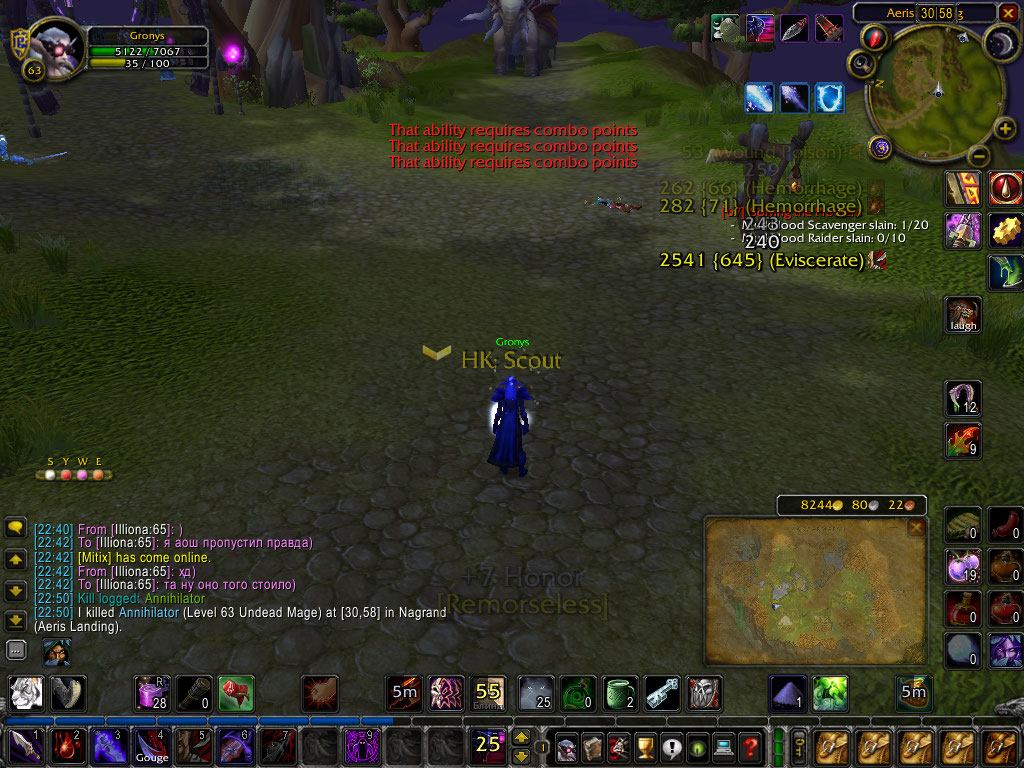
Task: Open the golden trophy micro menu button
Action: coord(645,746)
